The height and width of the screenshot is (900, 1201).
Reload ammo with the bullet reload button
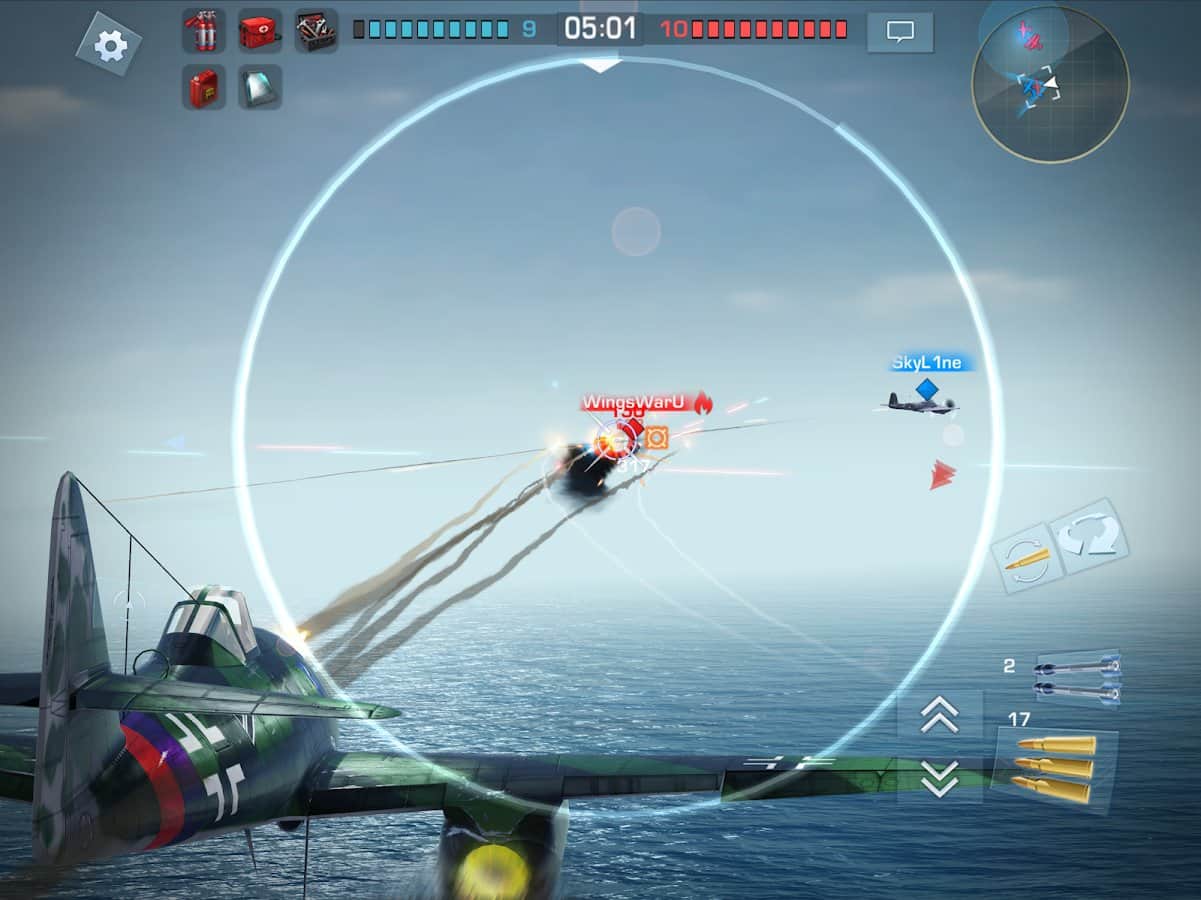1026,559
